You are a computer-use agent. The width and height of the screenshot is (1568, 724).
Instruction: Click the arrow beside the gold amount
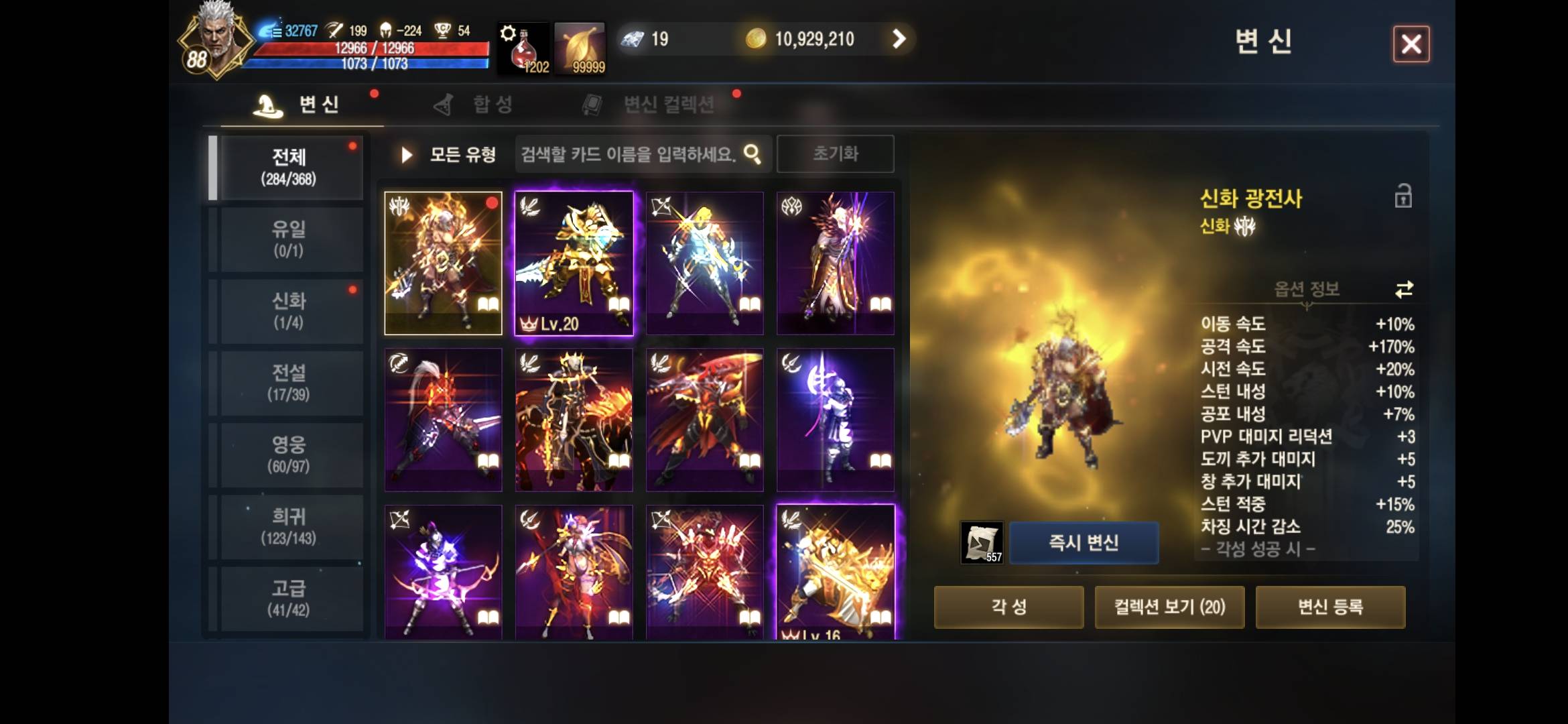898,38
